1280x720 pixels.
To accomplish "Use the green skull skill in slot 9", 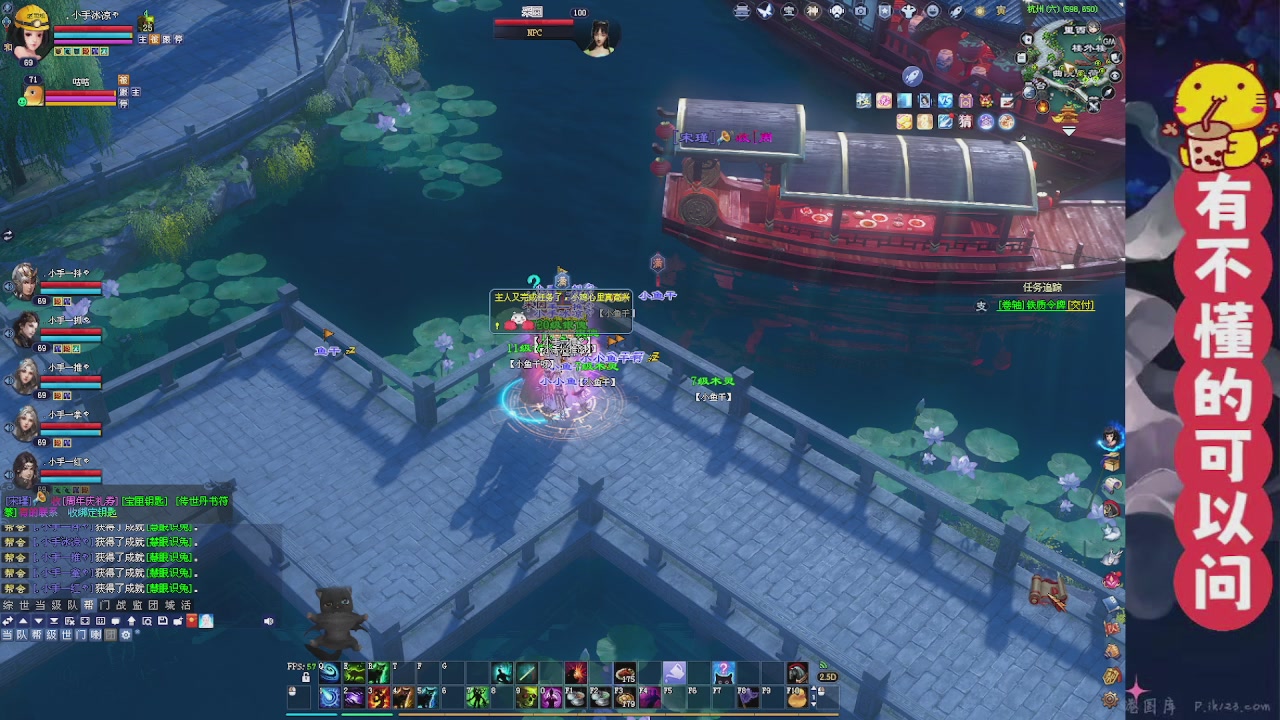I will 527,698.
